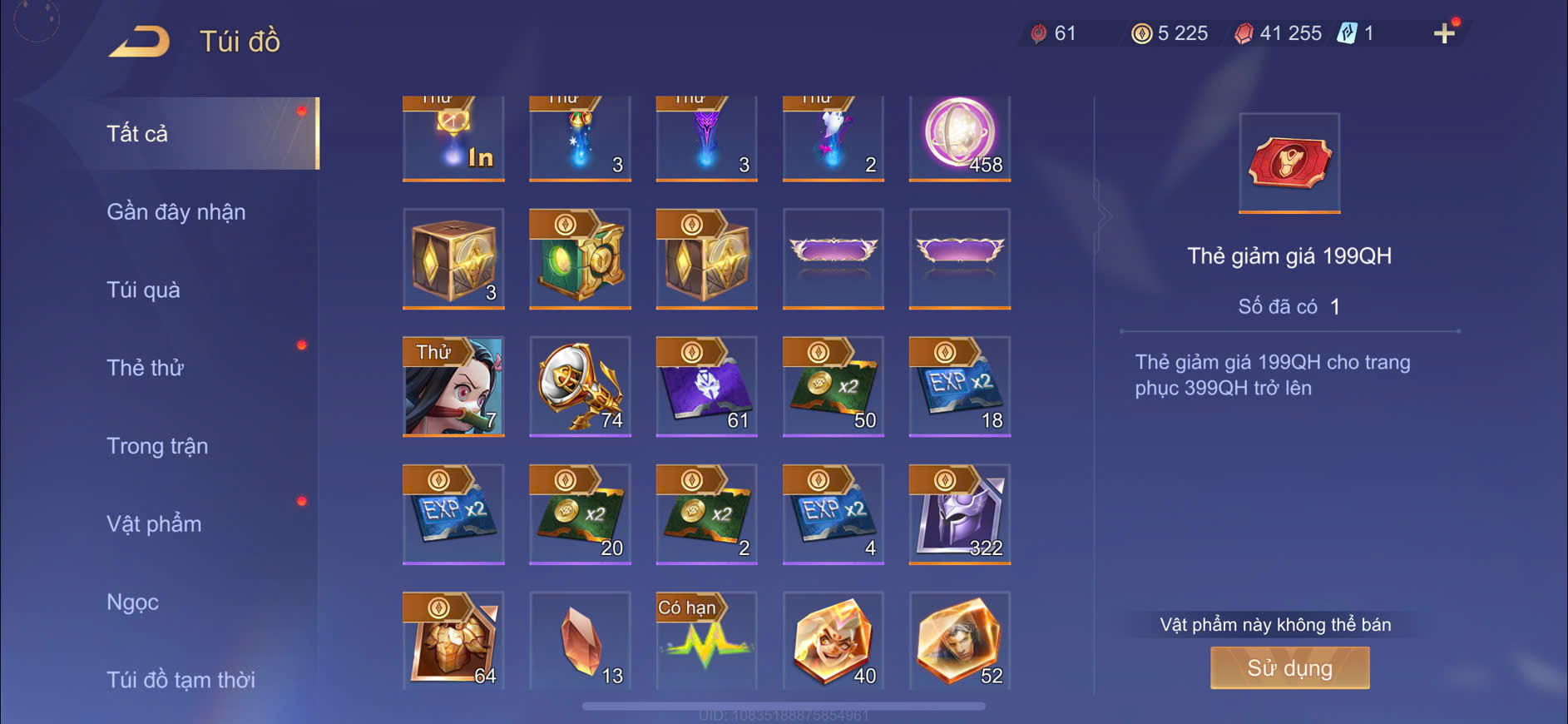Select the glowing orb item with 458
1568x724 pixels.
point(959,137)
